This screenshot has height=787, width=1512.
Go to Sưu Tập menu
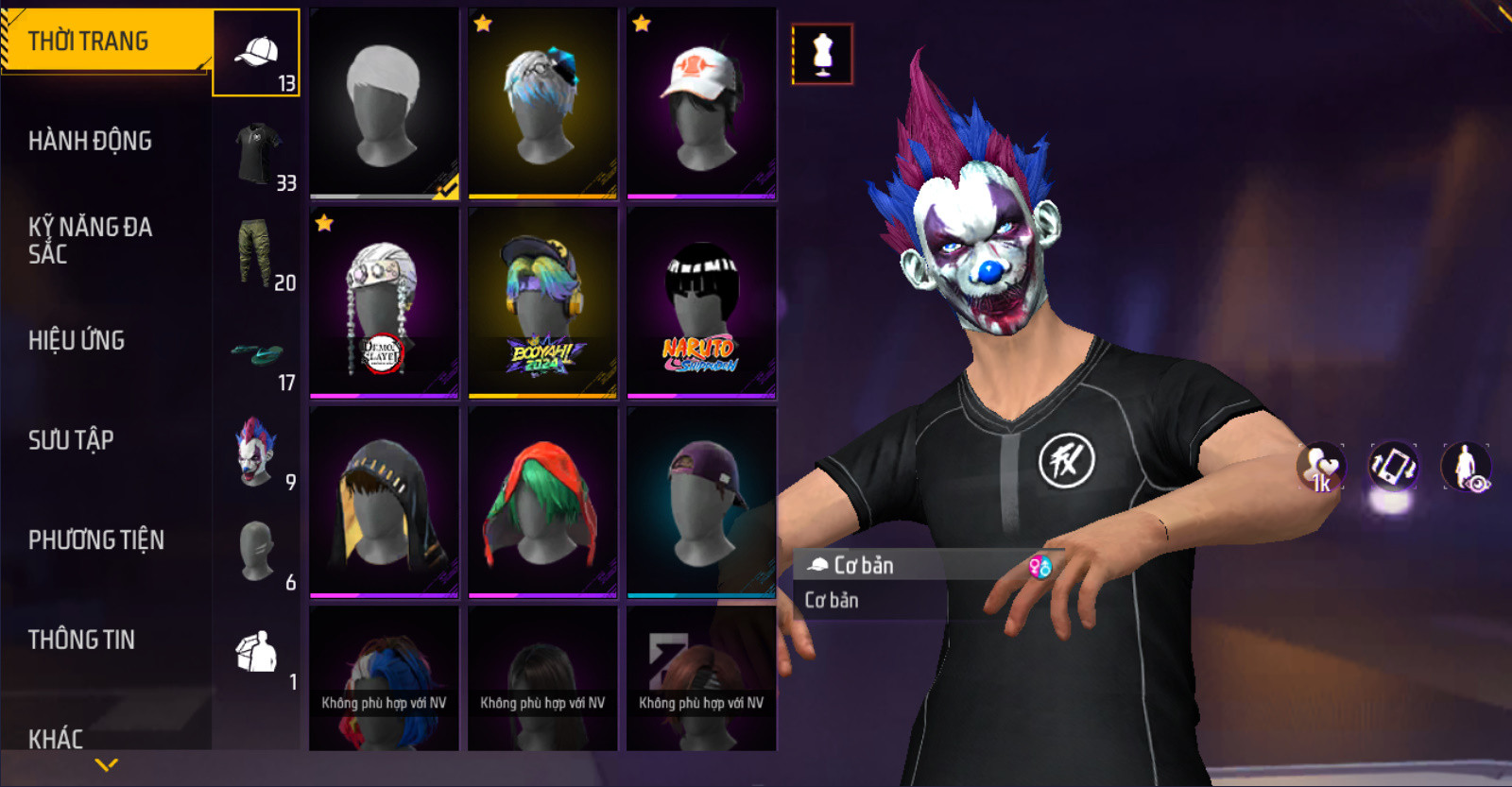(71, 440)
